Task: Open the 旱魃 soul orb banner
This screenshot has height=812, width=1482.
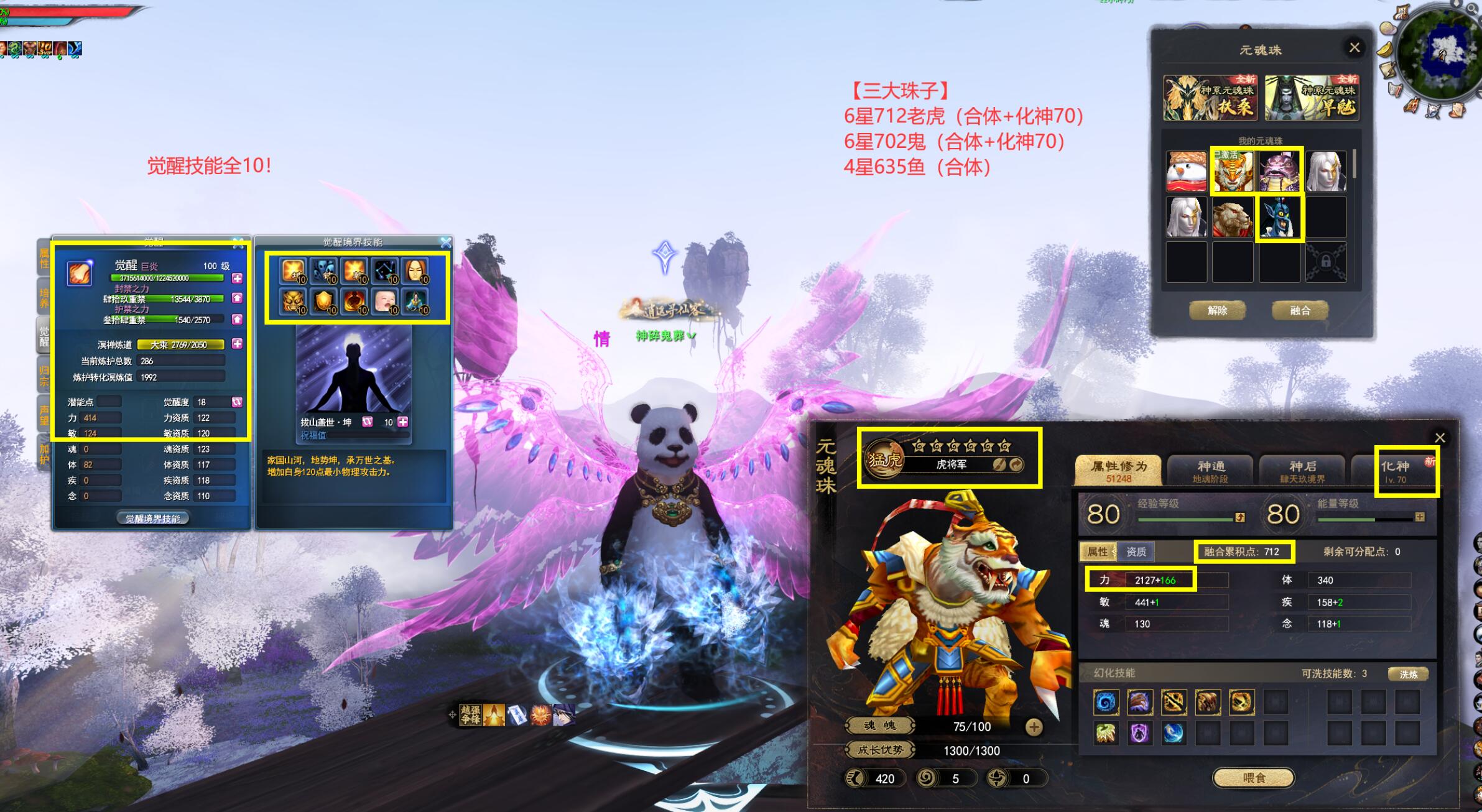Action: pyautogui.click(x=1312, y=98)
